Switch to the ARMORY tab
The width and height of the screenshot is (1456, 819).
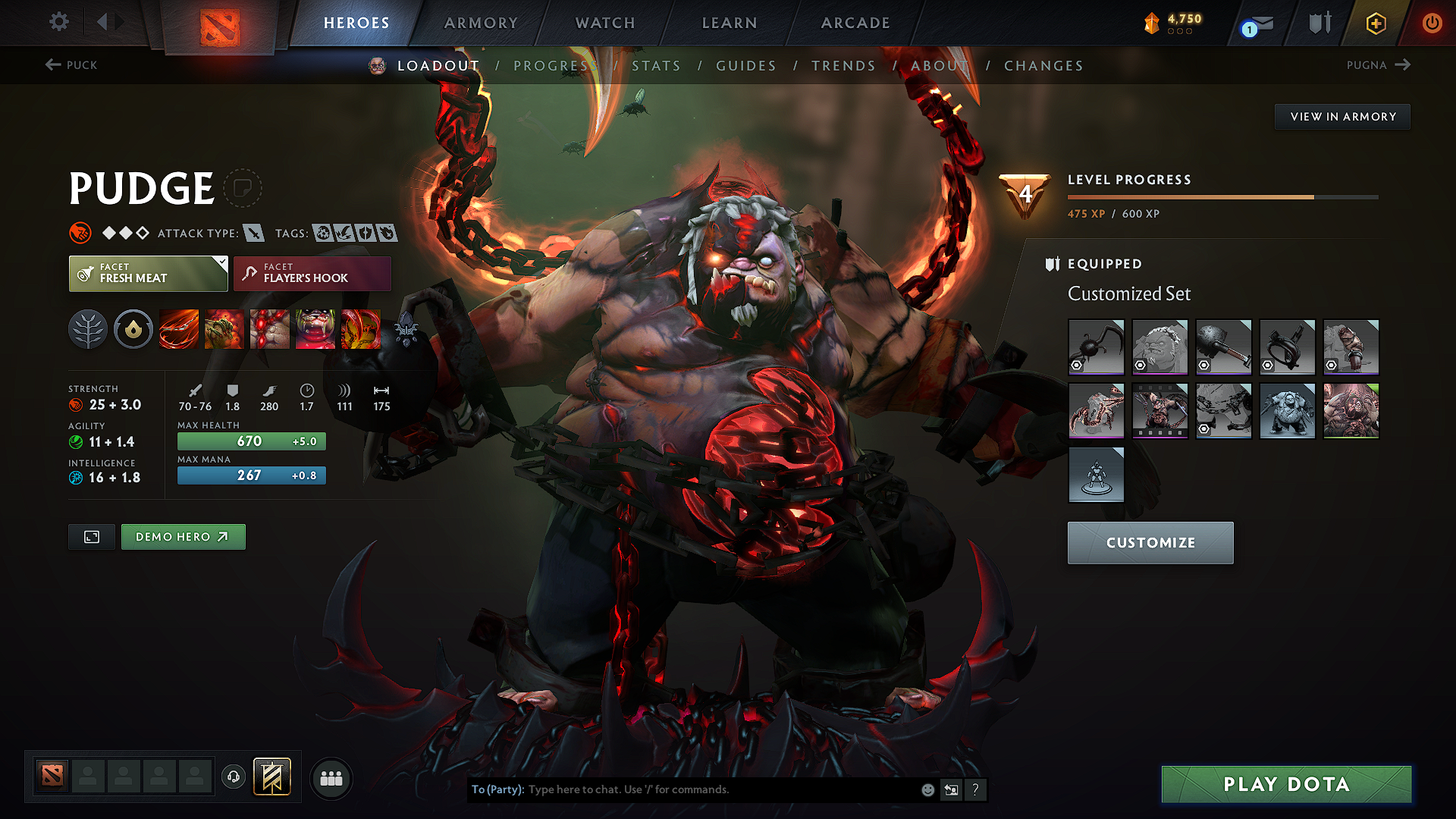pos(480,23)
